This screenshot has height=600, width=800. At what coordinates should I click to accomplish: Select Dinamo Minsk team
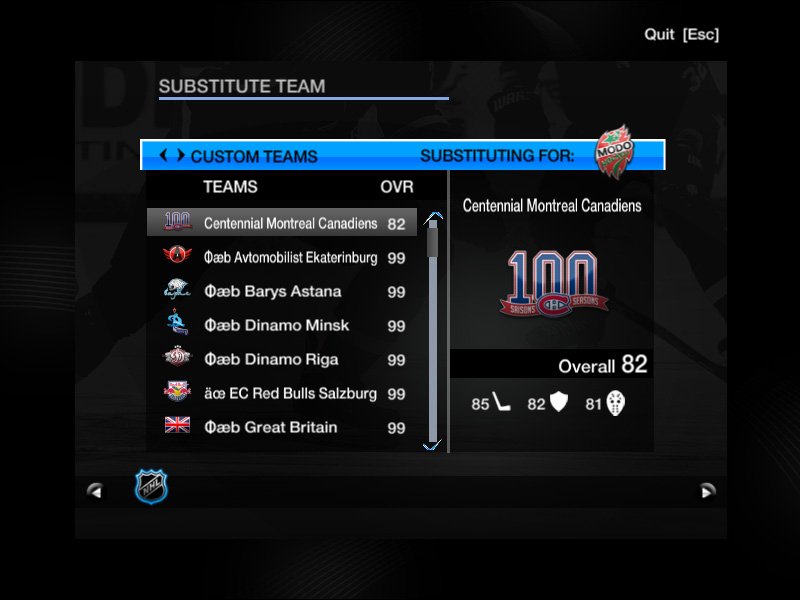point(282,325)
